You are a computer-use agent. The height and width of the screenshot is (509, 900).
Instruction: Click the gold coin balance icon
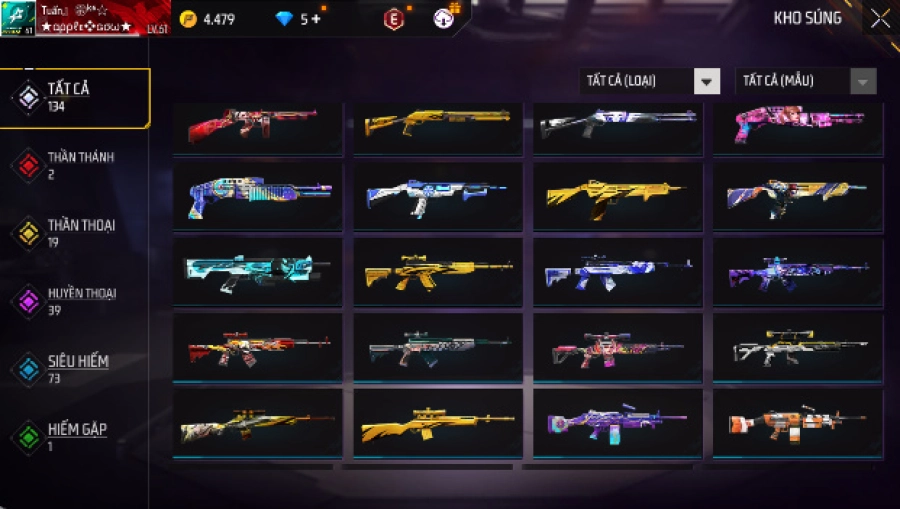(x=189, y=19)
